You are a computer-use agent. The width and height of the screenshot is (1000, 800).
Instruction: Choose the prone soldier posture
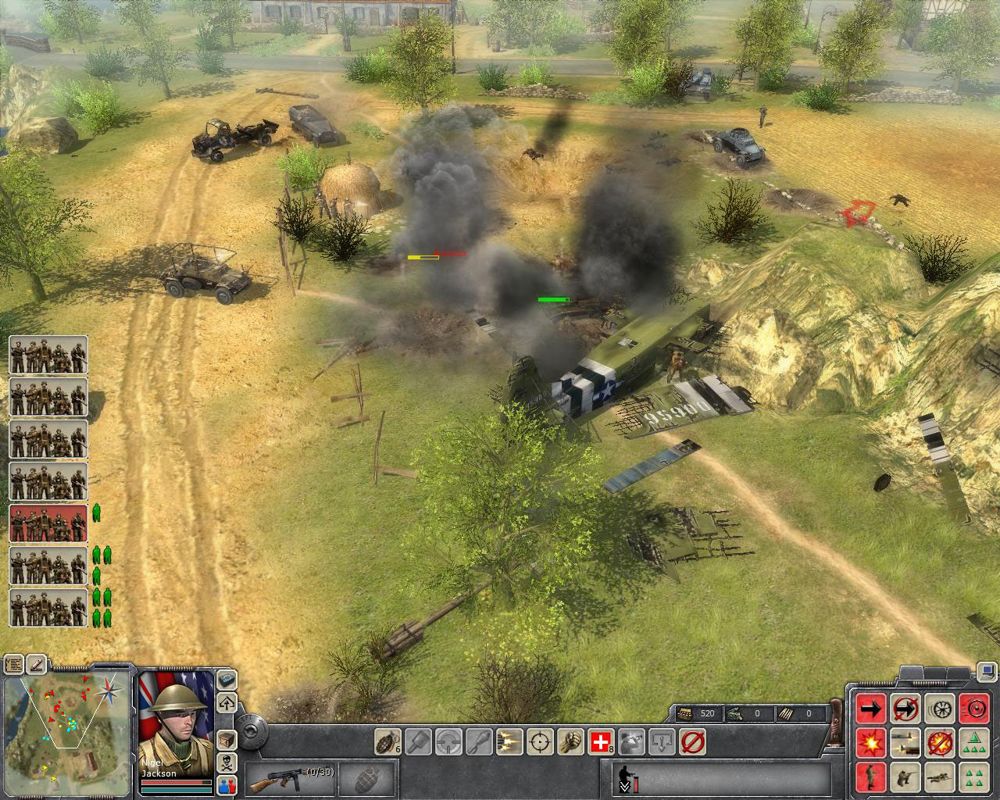939,776
